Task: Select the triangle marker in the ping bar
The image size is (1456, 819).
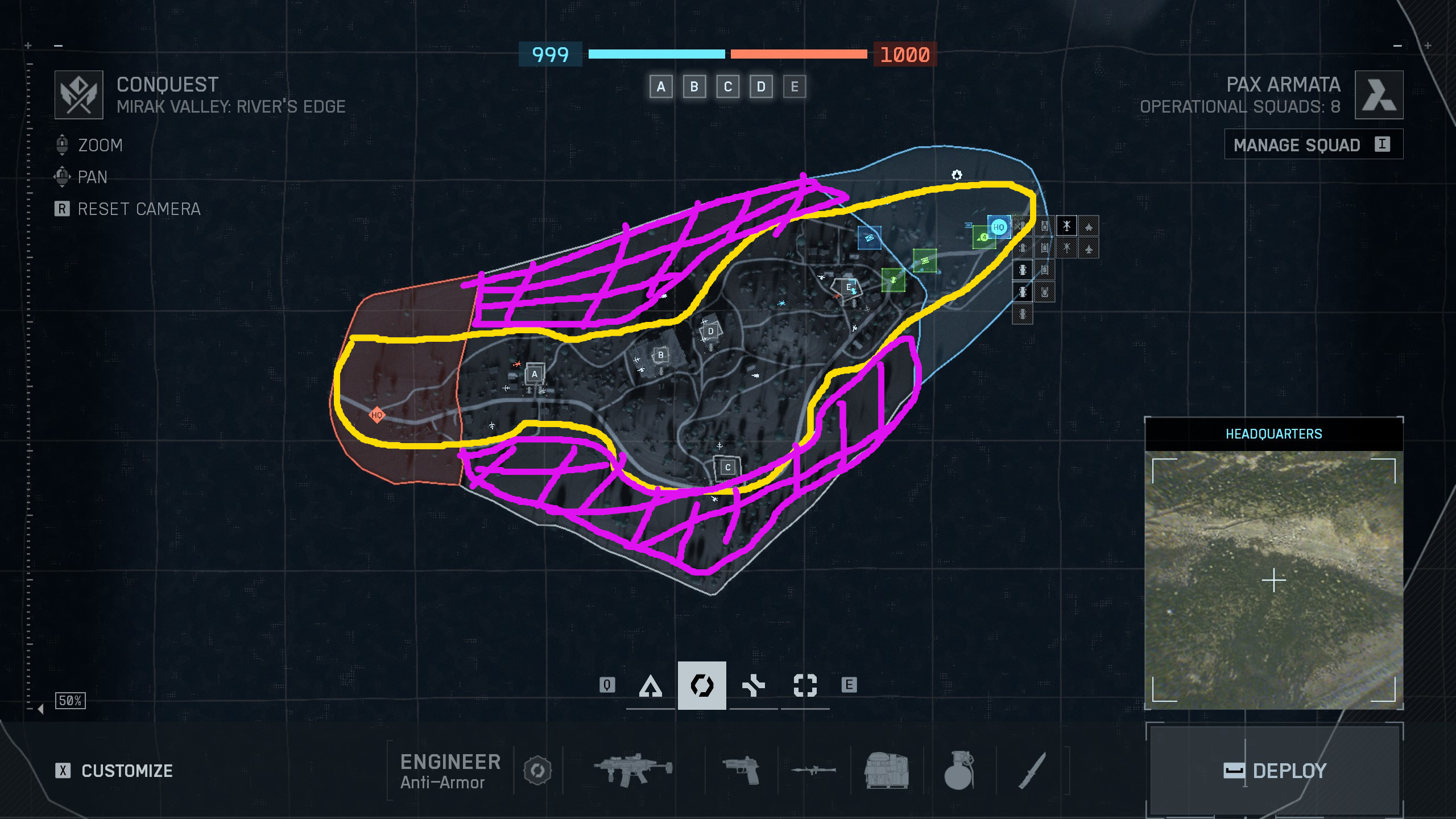Action: pos(652,686)
